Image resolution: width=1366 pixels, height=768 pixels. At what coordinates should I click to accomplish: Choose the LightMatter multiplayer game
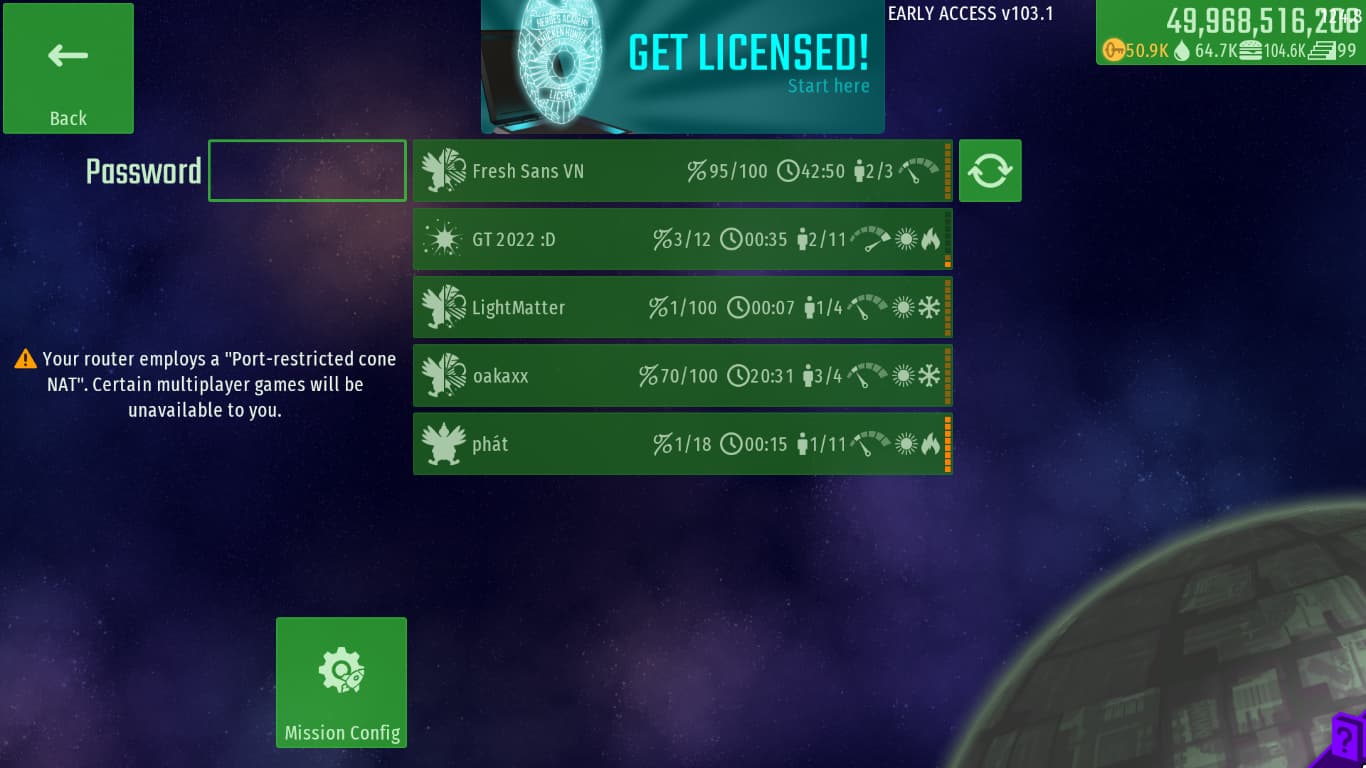pyautogui.click(x=682, y=307)
